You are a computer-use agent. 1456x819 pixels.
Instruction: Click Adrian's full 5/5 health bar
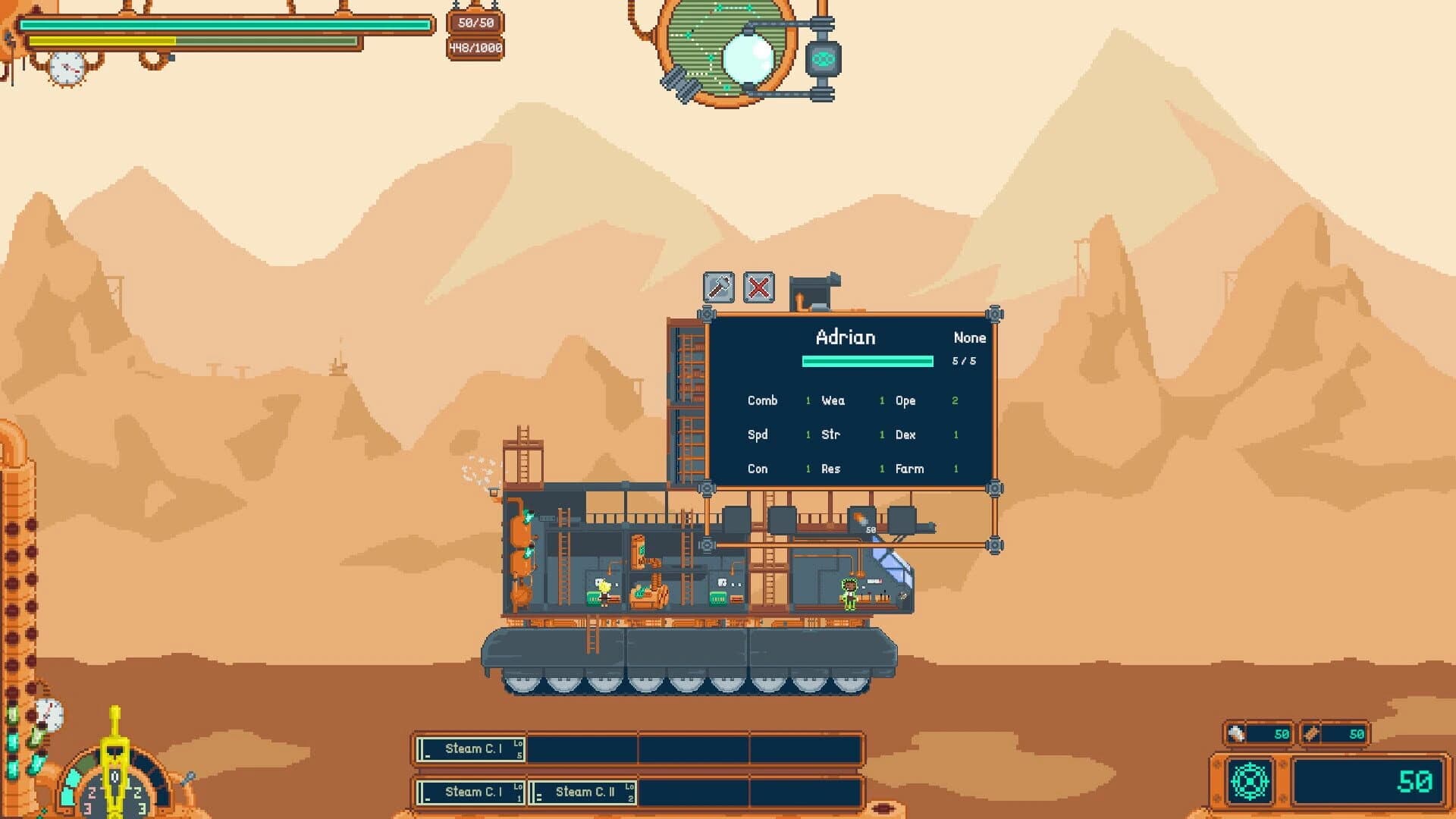[867, 362]
